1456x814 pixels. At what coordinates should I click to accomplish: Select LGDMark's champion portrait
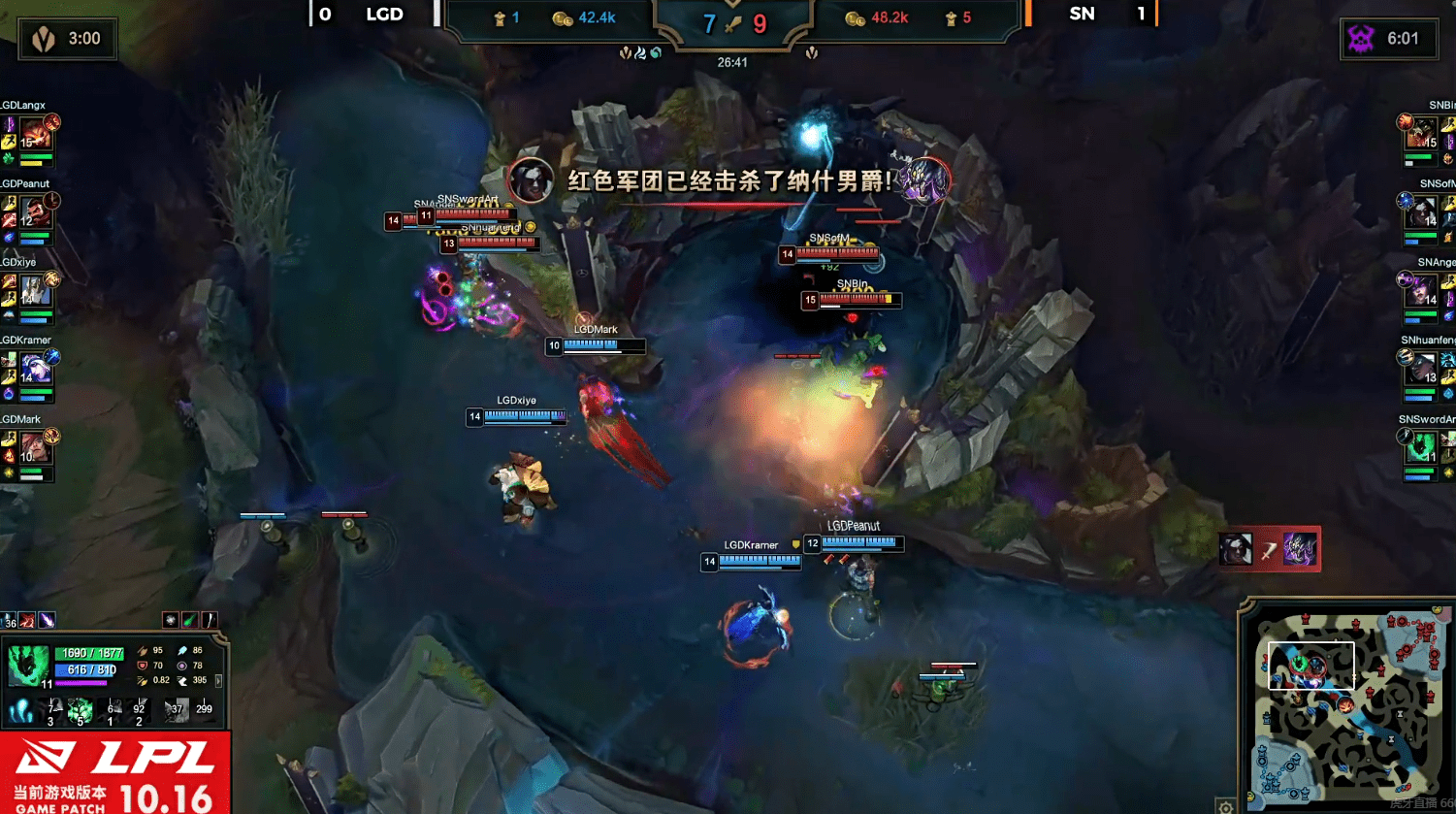[35, 447]
